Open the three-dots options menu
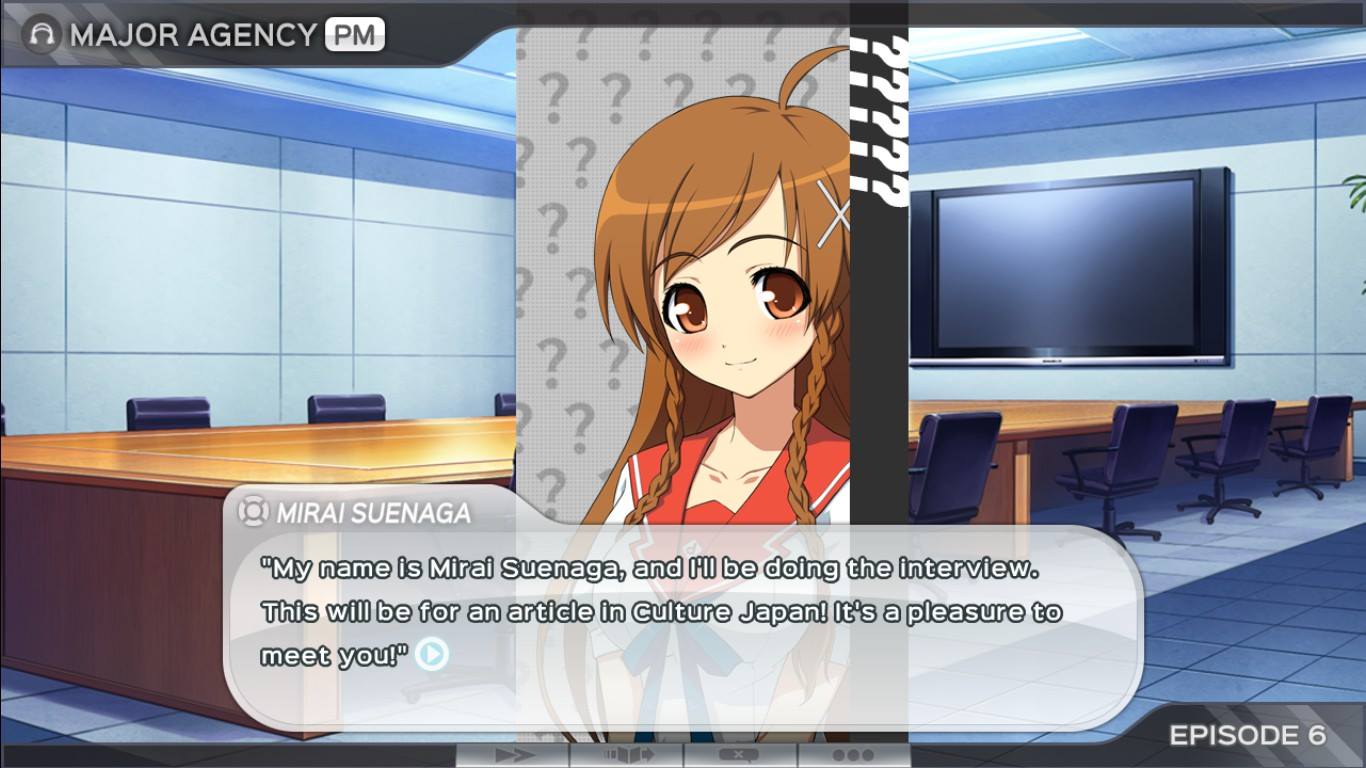The width and height of the screenshot is (1366, 768). (852, 755)
